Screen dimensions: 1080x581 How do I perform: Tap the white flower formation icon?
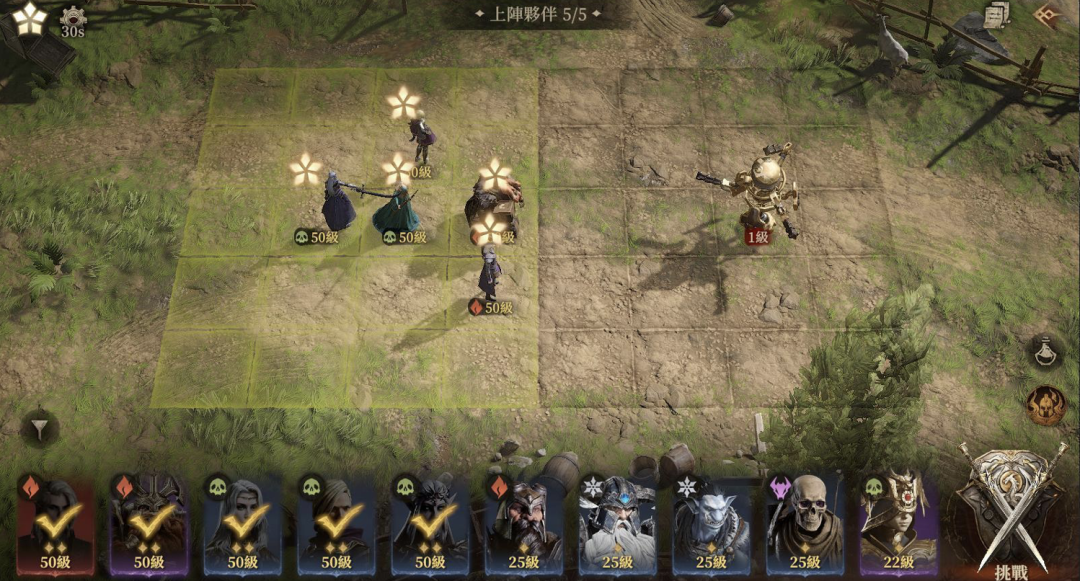tap(29, 17)
